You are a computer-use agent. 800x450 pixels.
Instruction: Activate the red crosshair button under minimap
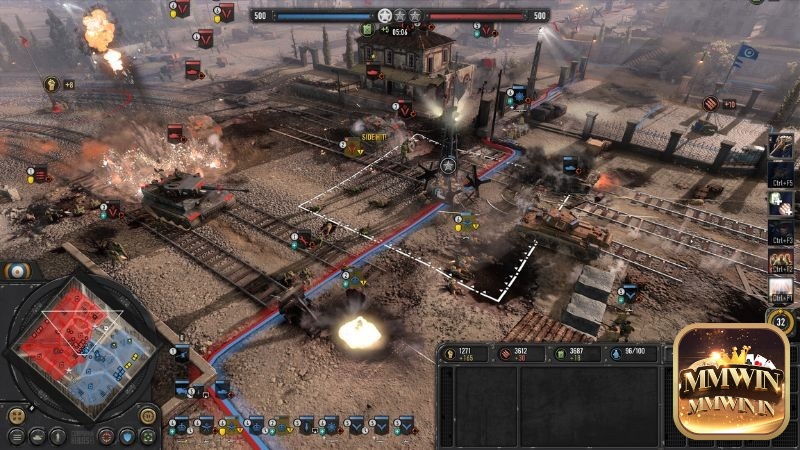click(105, 436)
